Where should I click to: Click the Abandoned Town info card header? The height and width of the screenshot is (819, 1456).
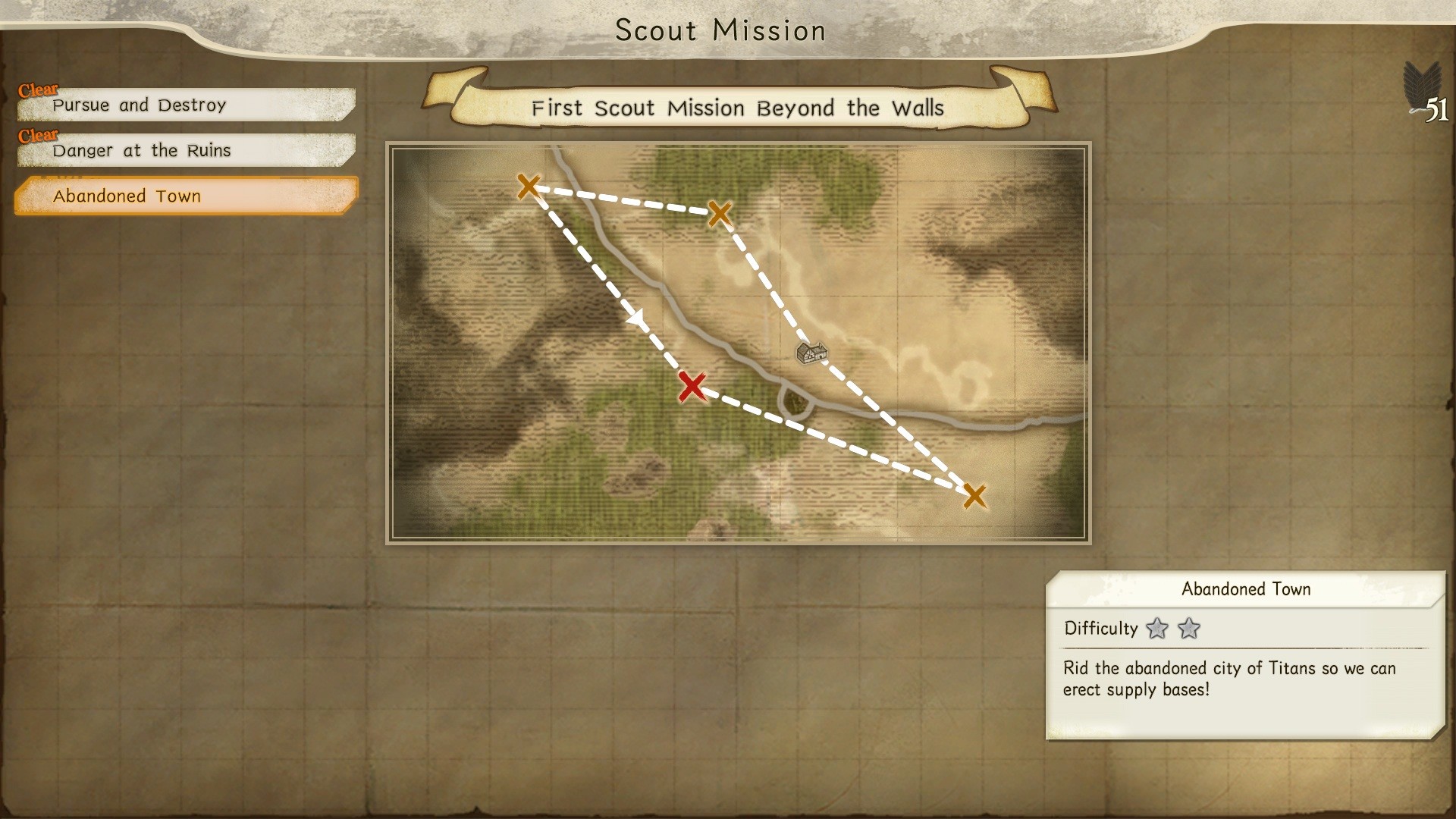point(1246,588)
